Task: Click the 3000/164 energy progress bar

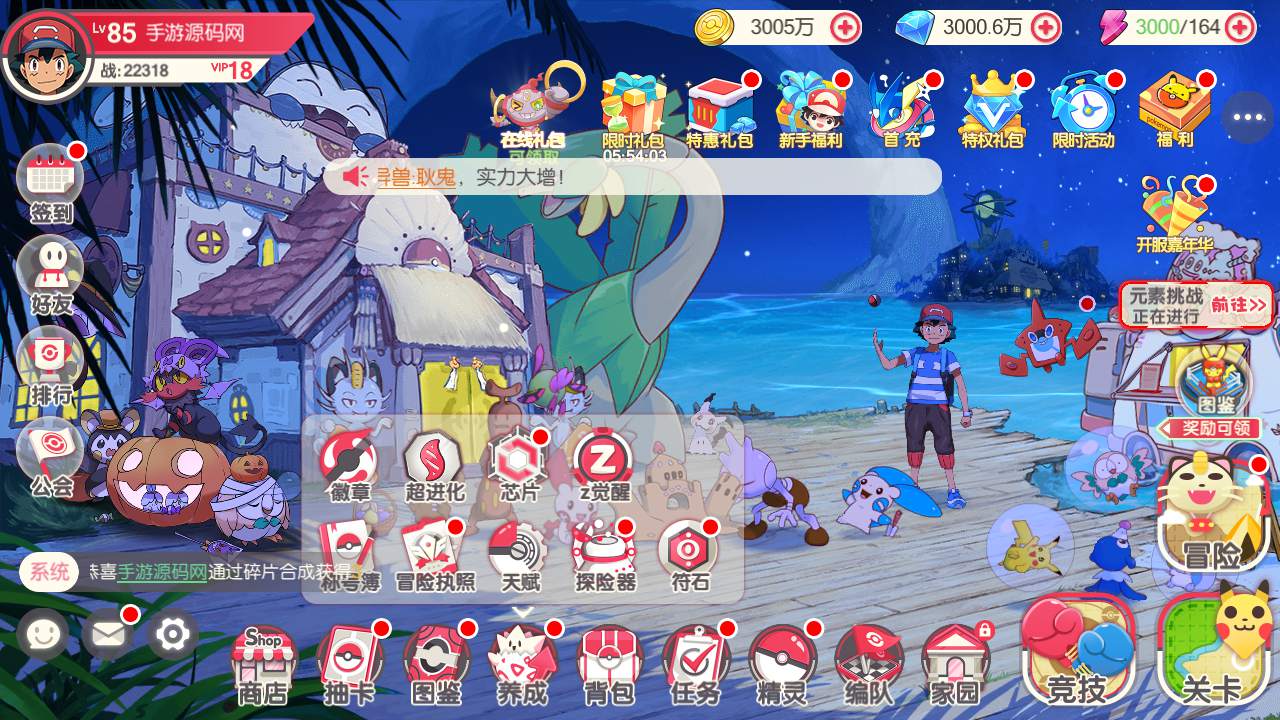Action: pyautogui.click(x=1179, y=28)
